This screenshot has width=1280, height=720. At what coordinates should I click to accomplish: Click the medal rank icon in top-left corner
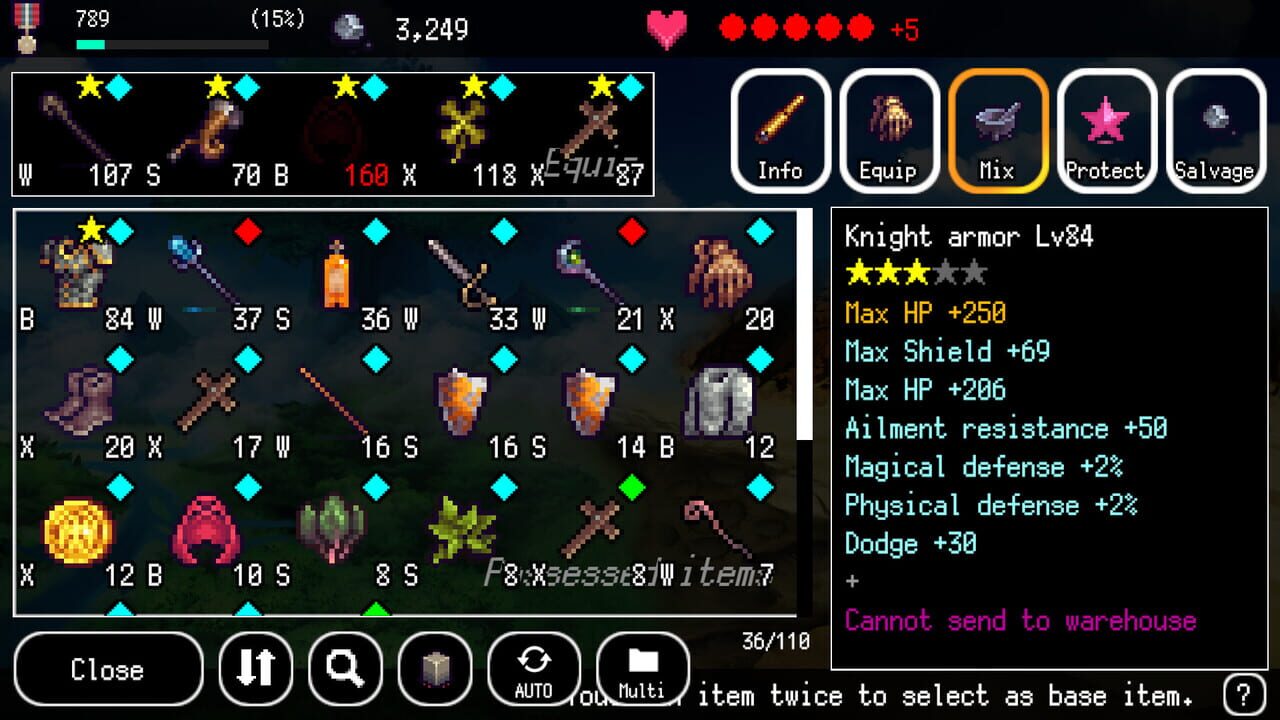click(27, 28)
